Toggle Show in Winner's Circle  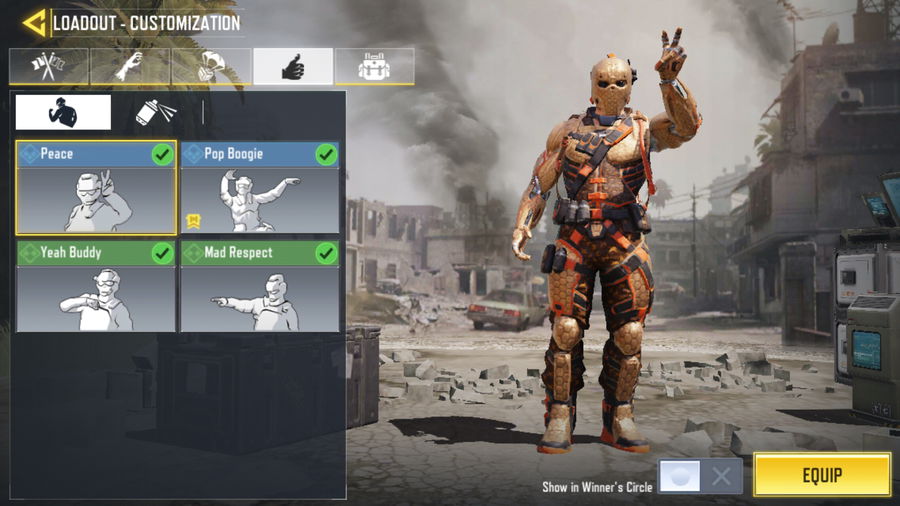700,476
